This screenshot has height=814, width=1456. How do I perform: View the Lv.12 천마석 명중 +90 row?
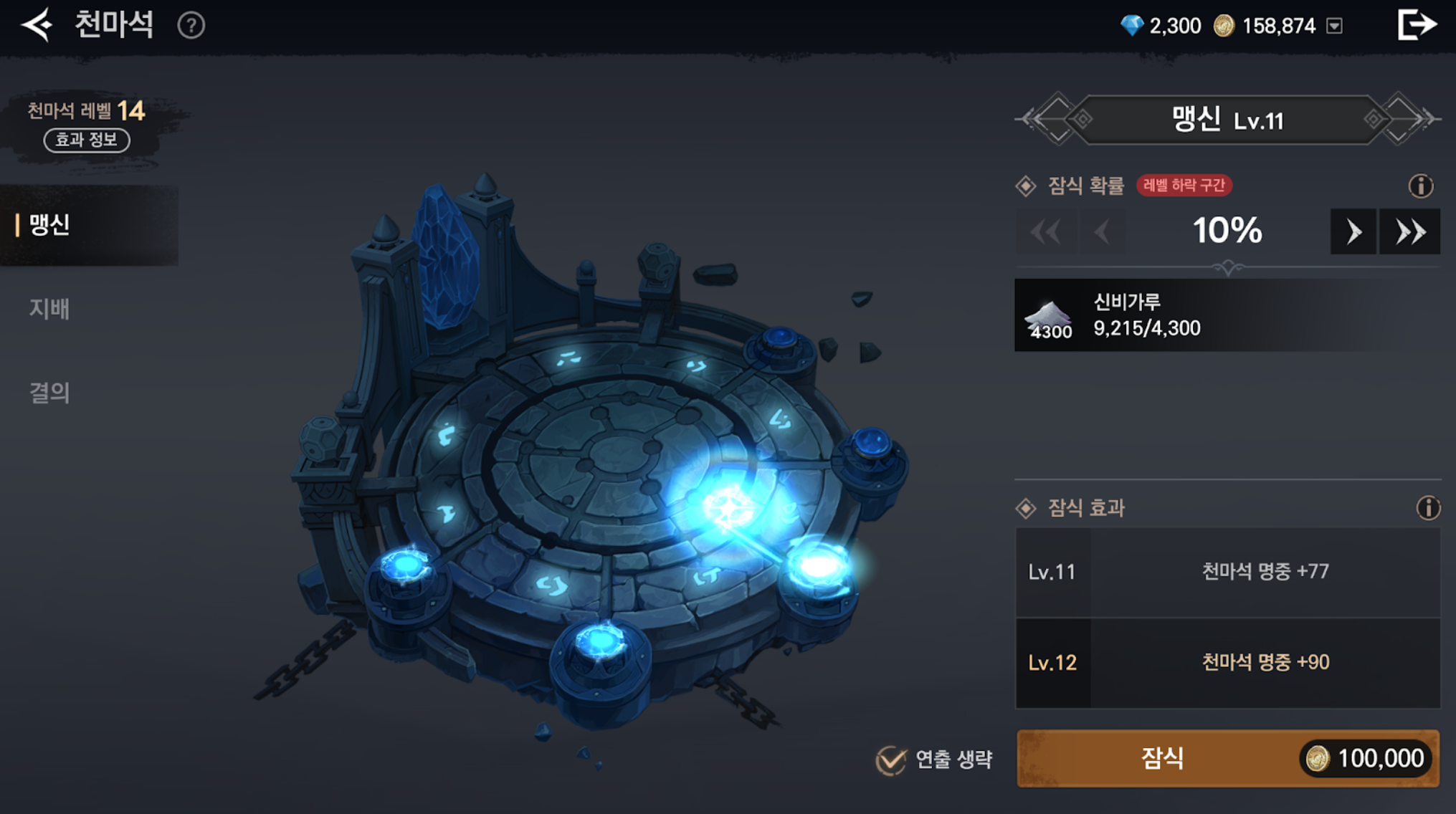(x=1227, y=663)
